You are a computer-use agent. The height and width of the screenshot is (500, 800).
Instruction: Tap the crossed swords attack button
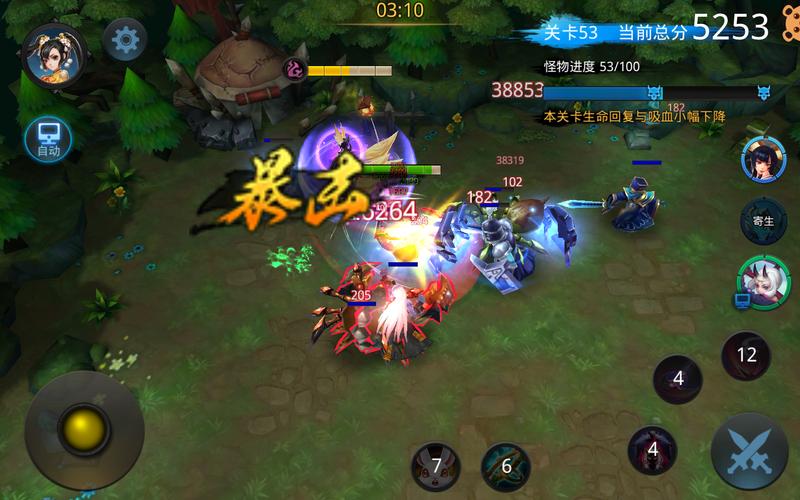748,451
